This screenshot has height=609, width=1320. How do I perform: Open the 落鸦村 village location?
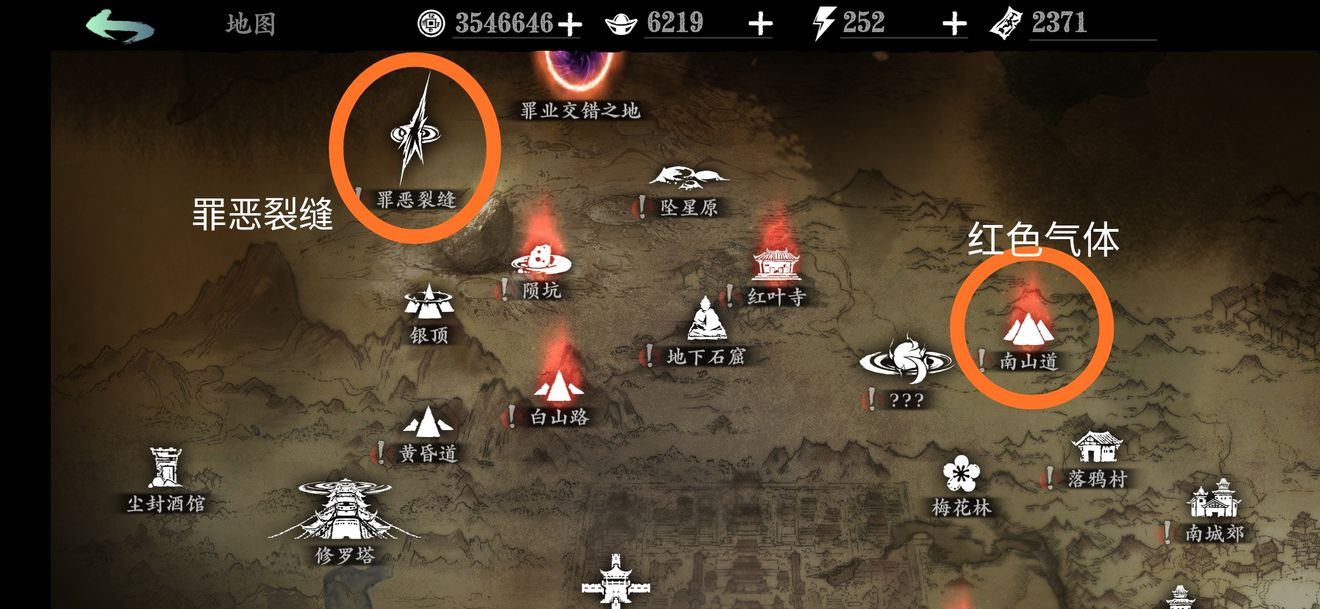point(1096,448)
